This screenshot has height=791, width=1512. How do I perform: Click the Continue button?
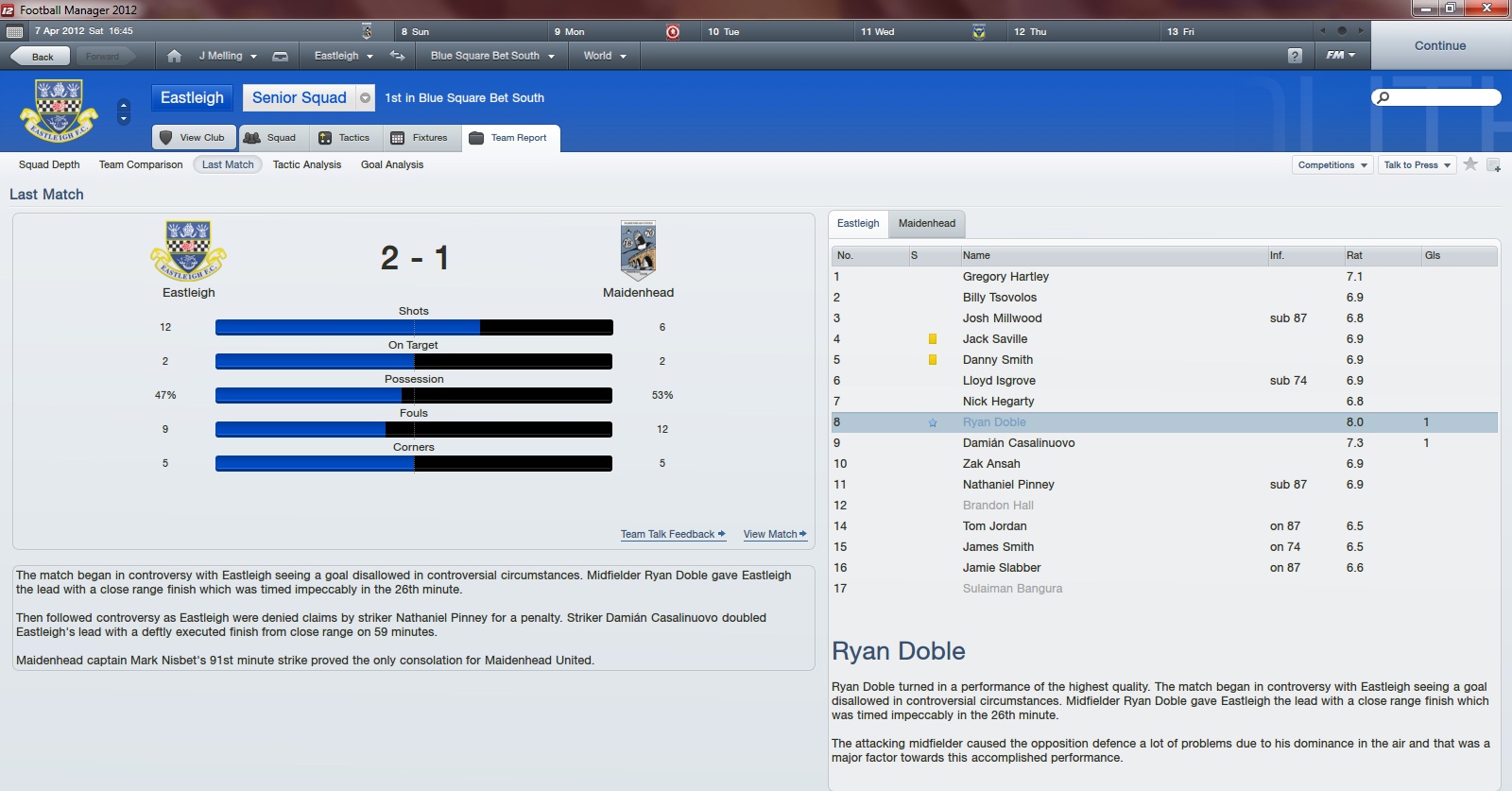click(x=1439, y=45)
